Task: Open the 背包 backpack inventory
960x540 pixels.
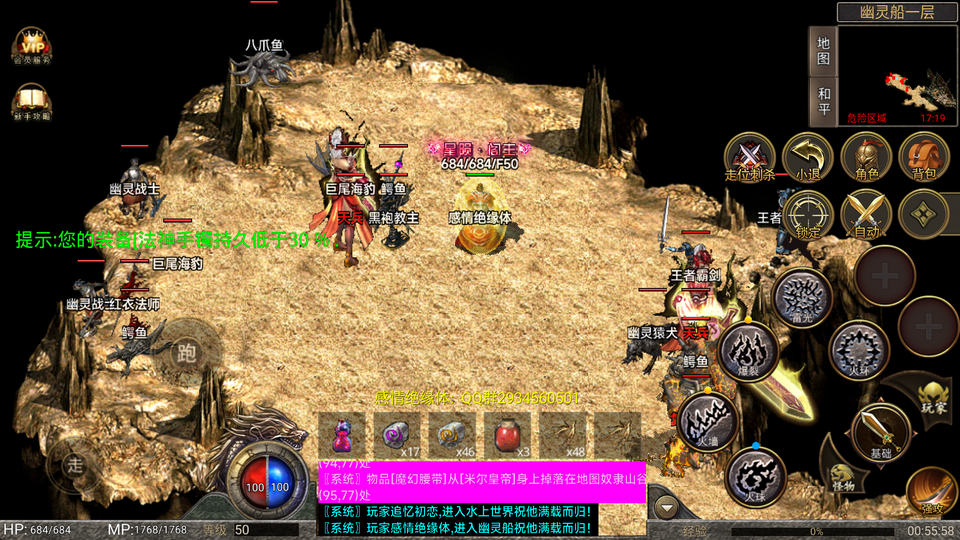Action: (x=924, y=157)
